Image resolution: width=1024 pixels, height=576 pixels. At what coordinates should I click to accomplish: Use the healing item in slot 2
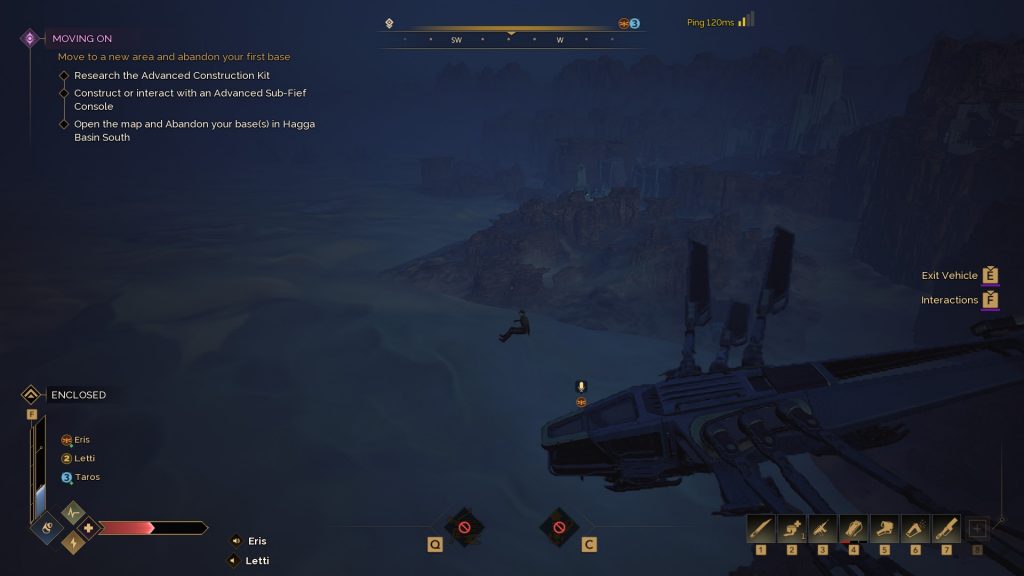click(792, 528)
